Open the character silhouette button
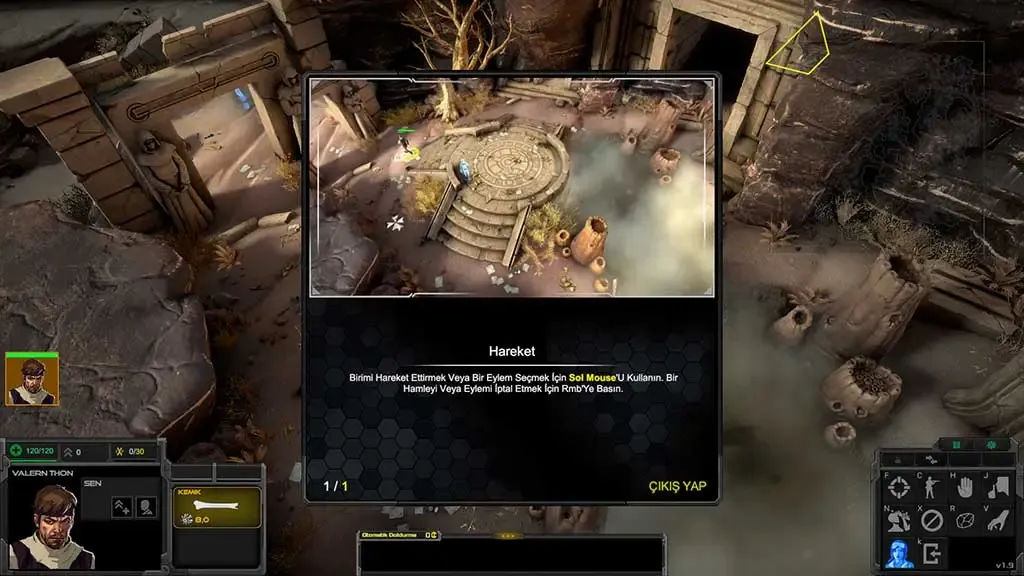Image resolution: width=1024 pixels, height=576 pixels. (146, 507)
